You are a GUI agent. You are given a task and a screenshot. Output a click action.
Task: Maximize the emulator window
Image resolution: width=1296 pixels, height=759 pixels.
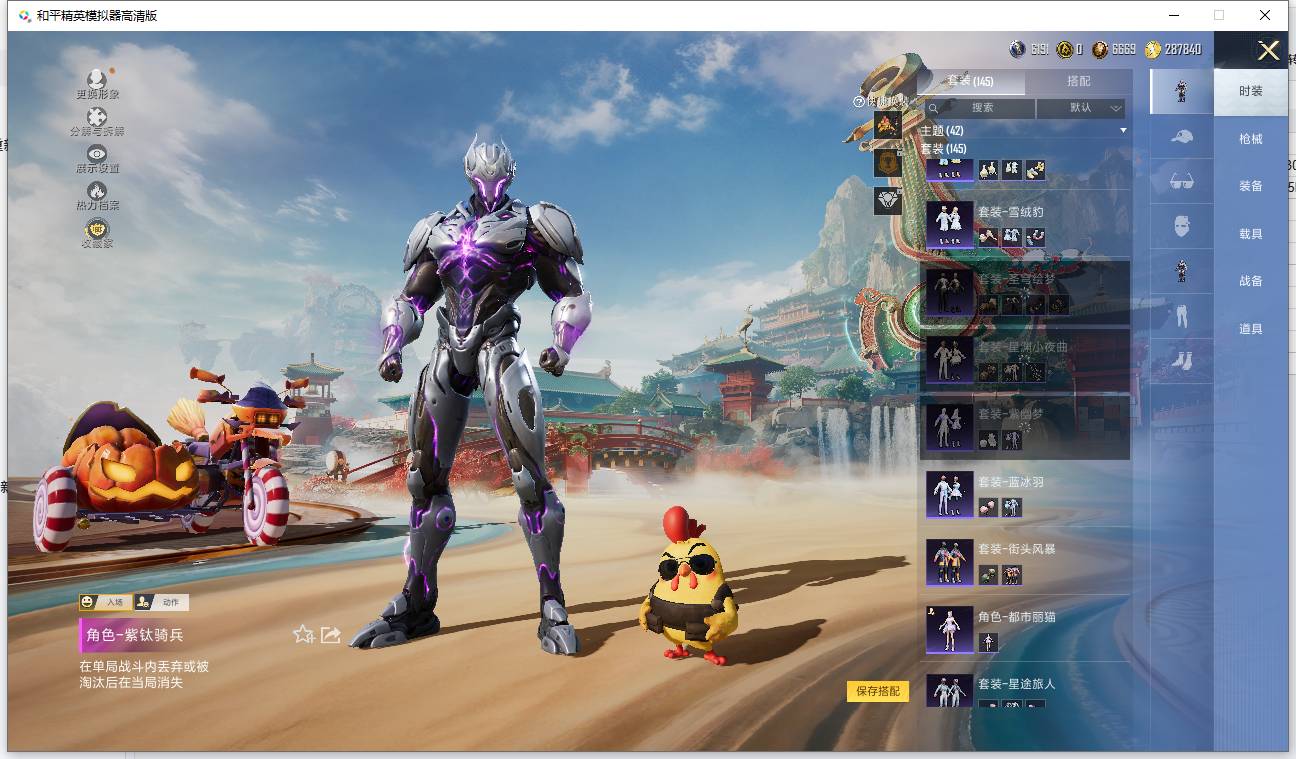1218,15
